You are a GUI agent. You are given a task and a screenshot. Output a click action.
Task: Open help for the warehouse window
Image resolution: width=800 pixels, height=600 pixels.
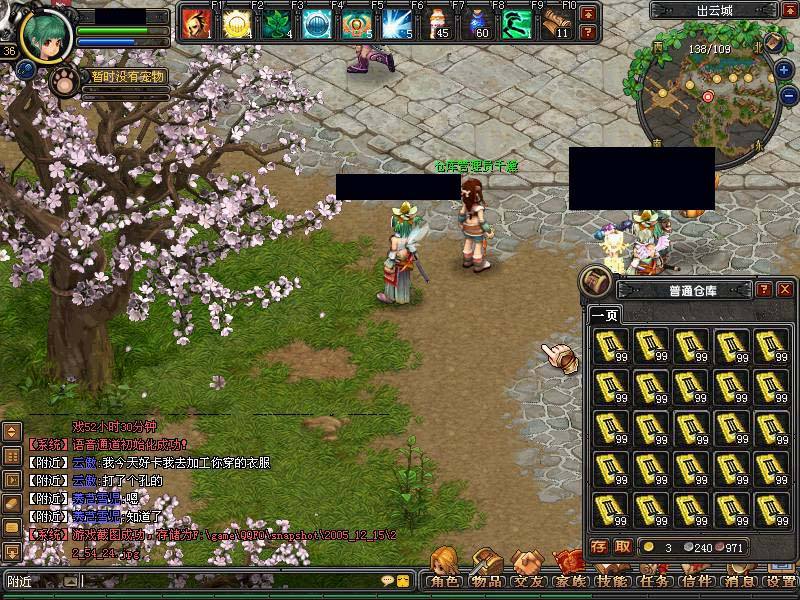(x=764, y=290)
